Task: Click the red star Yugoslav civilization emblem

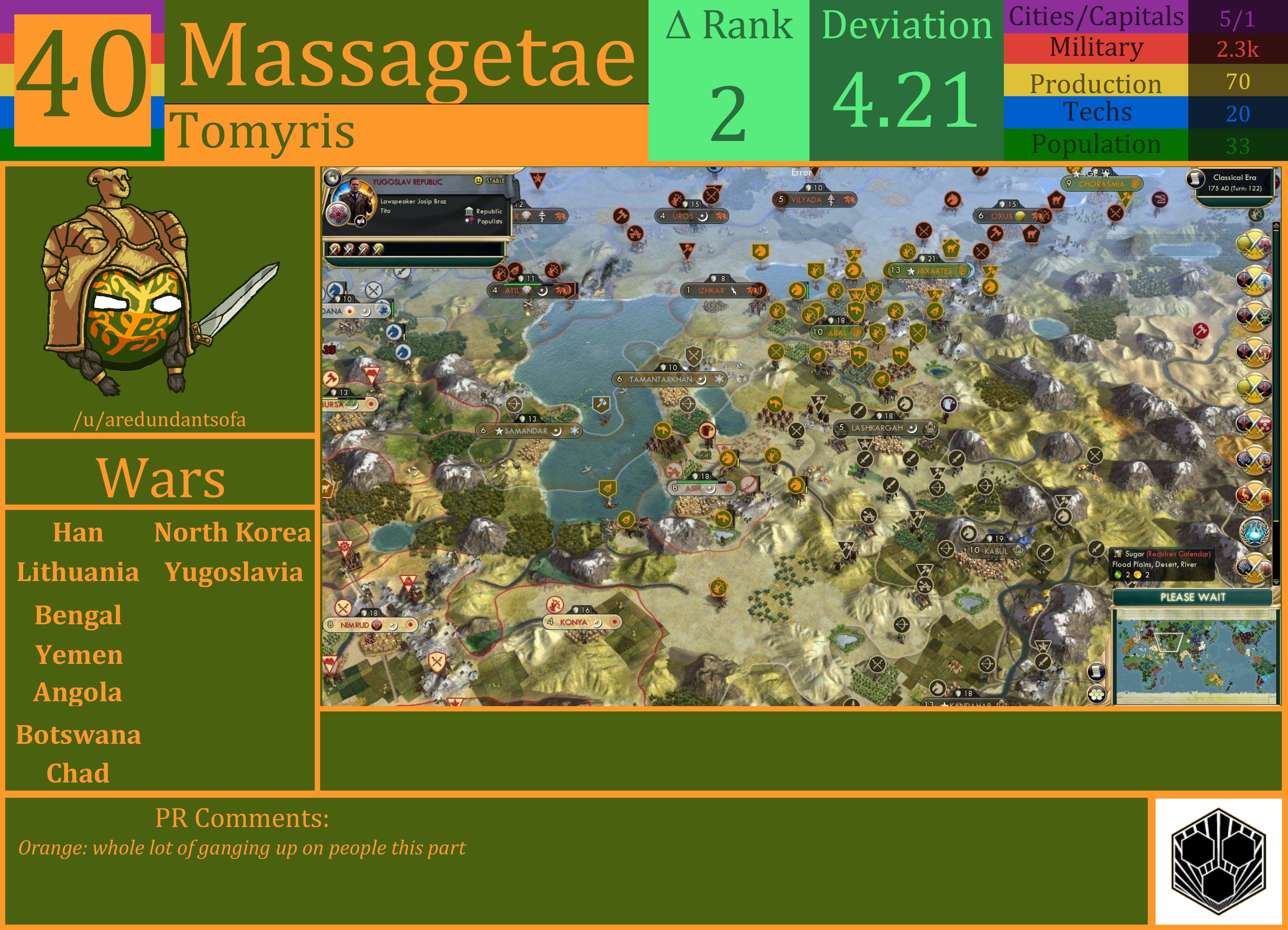Action: pos(338,214)
